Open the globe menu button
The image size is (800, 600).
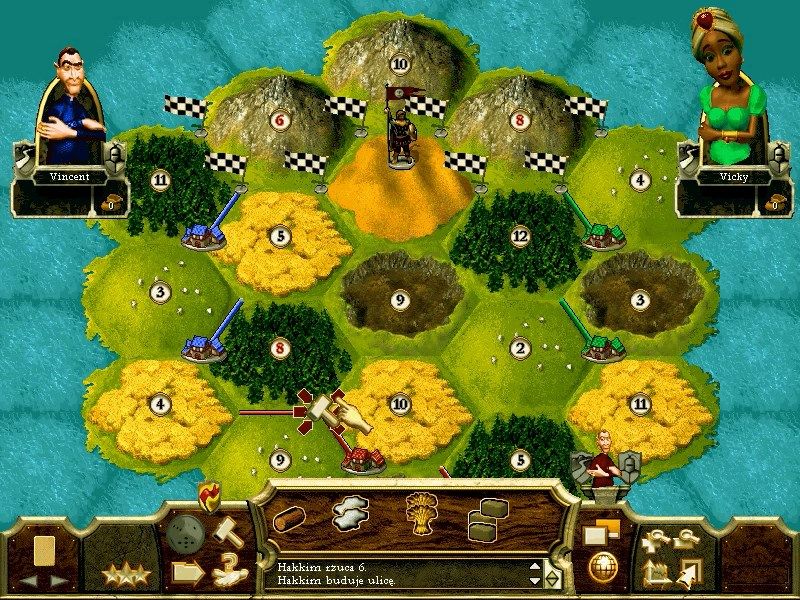[x=602, y=565]
